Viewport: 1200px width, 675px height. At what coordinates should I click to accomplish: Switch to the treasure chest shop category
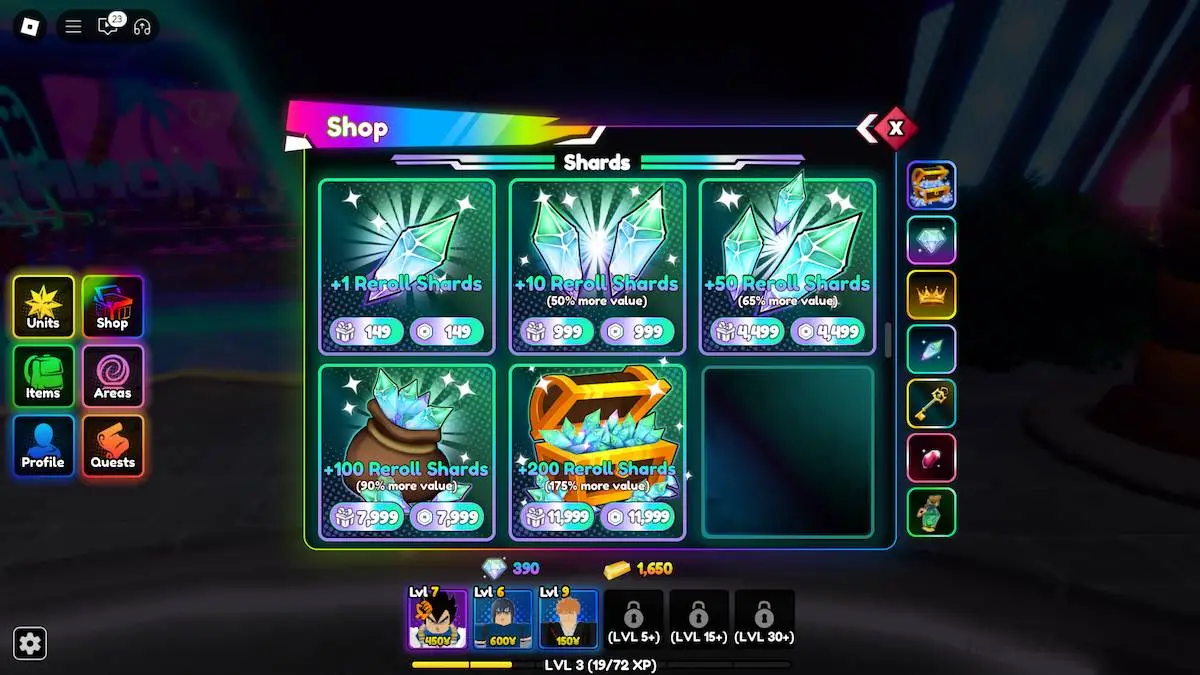pyautogui.click(x=931, y=186)
